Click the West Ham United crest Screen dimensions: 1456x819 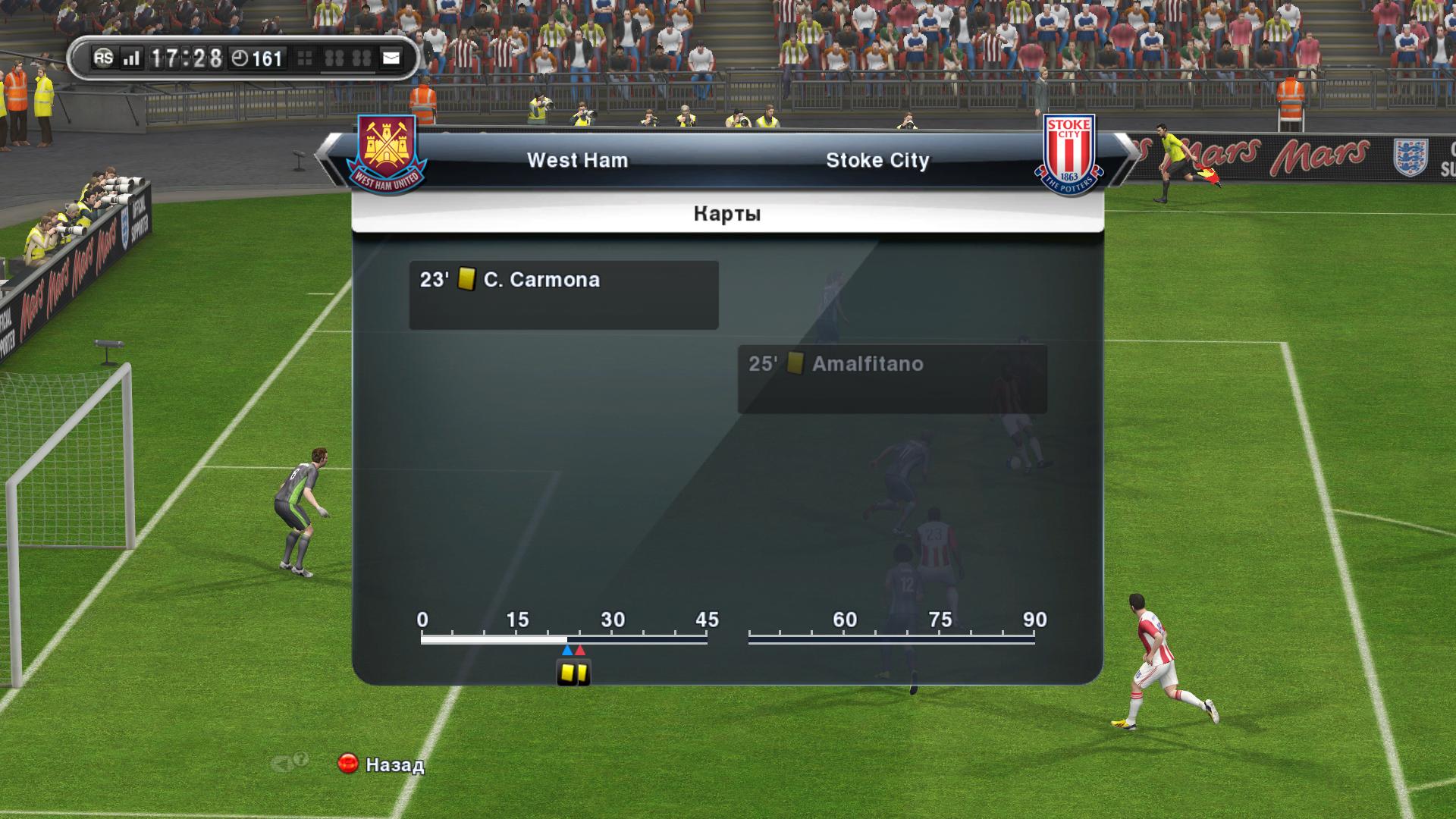point(388,153)
